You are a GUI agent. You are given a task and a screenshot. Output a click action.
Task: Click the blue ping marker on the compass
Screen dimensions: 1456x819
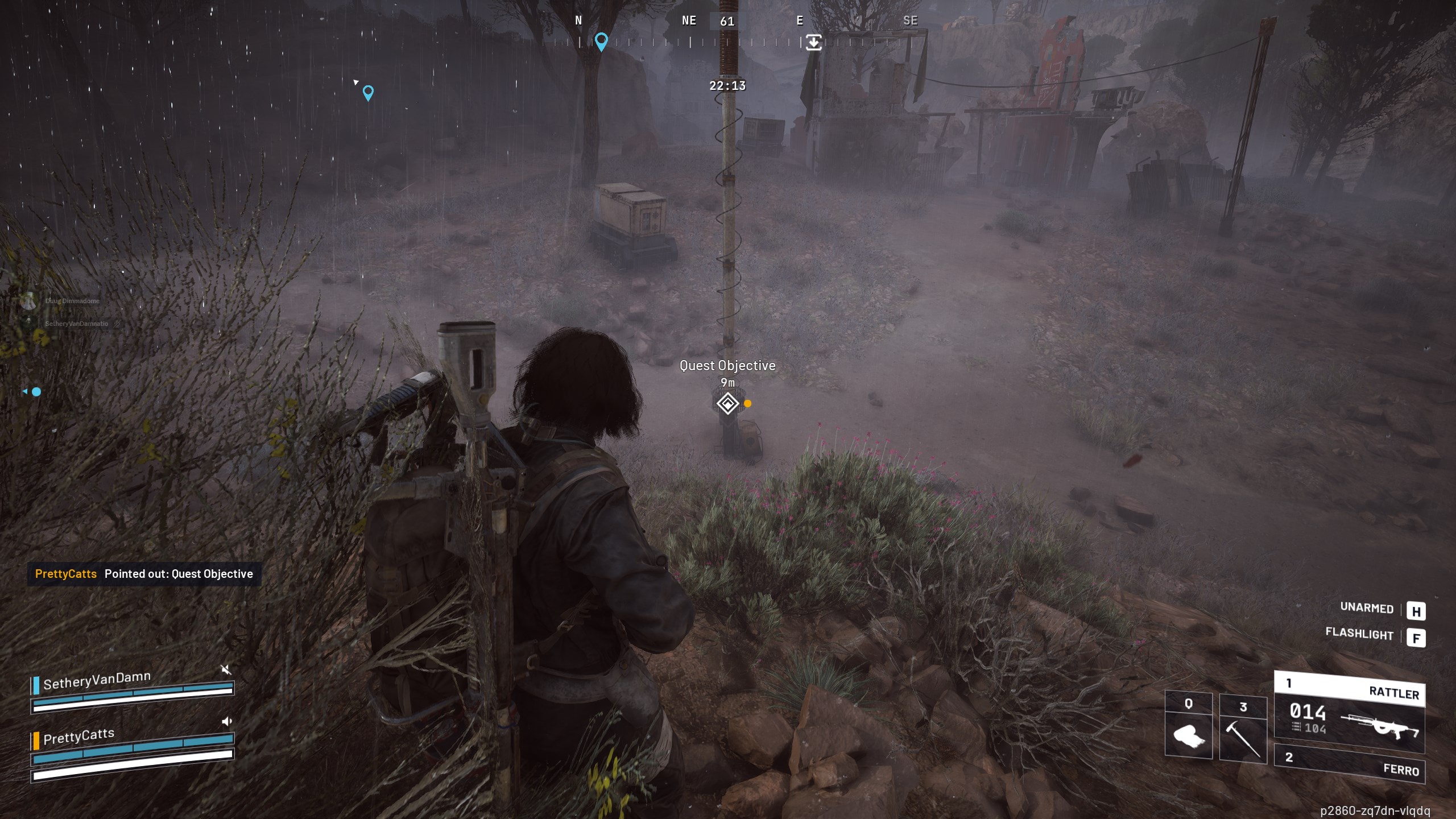pos(601,41)
